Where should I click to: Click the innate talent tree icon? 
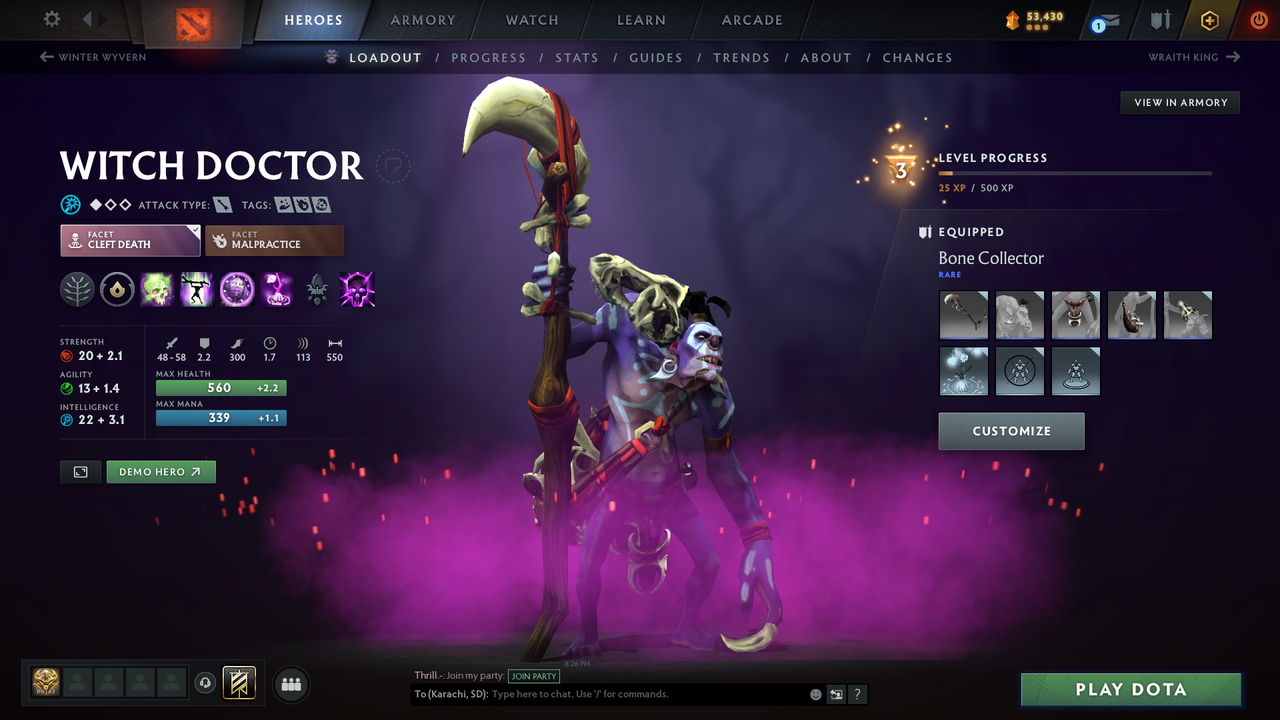(x=77, y=289)
